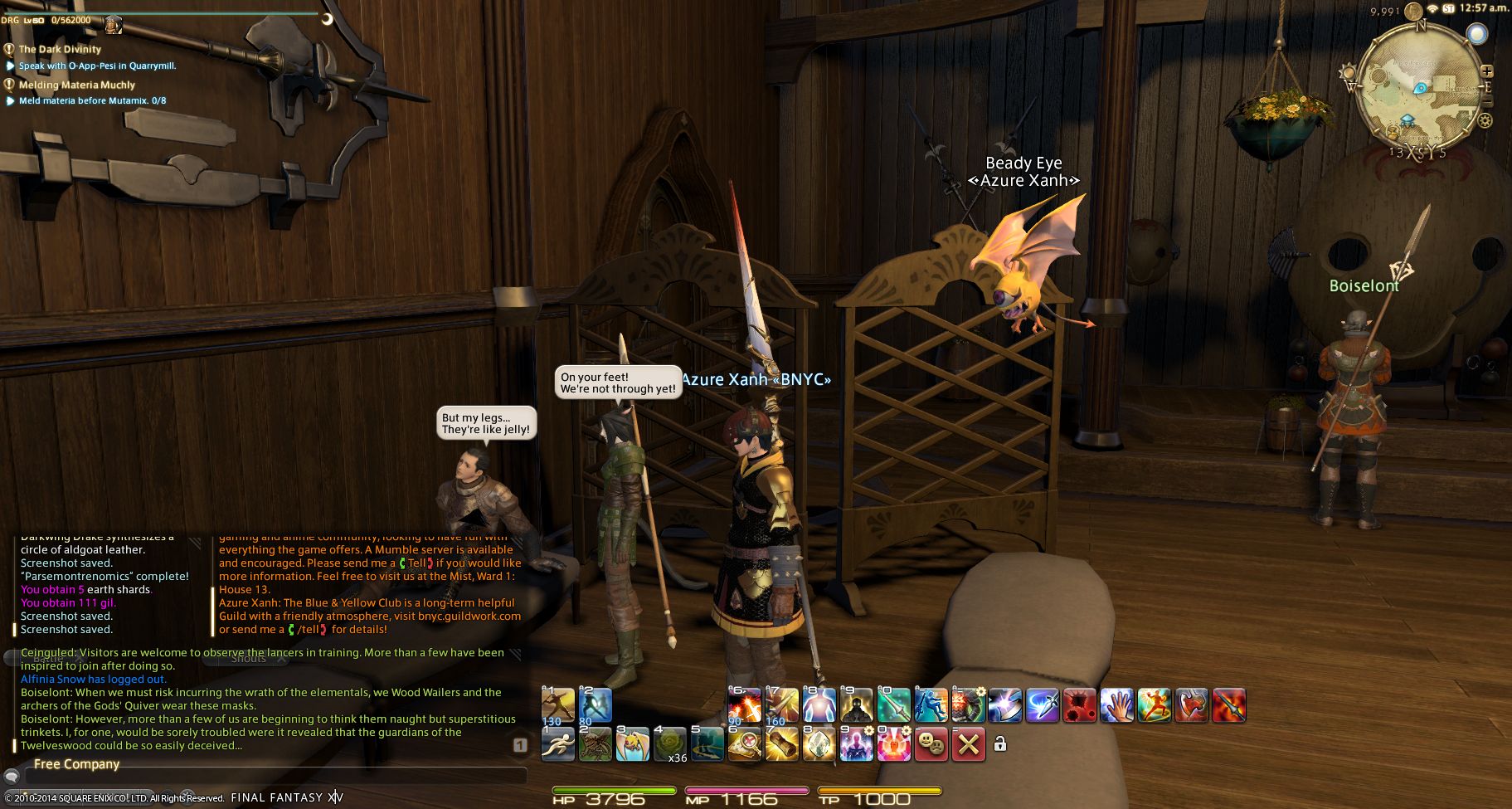The image size is (1512, 809).
Task: Use the spear throw skill costing 130
Action: coord(557,705)
